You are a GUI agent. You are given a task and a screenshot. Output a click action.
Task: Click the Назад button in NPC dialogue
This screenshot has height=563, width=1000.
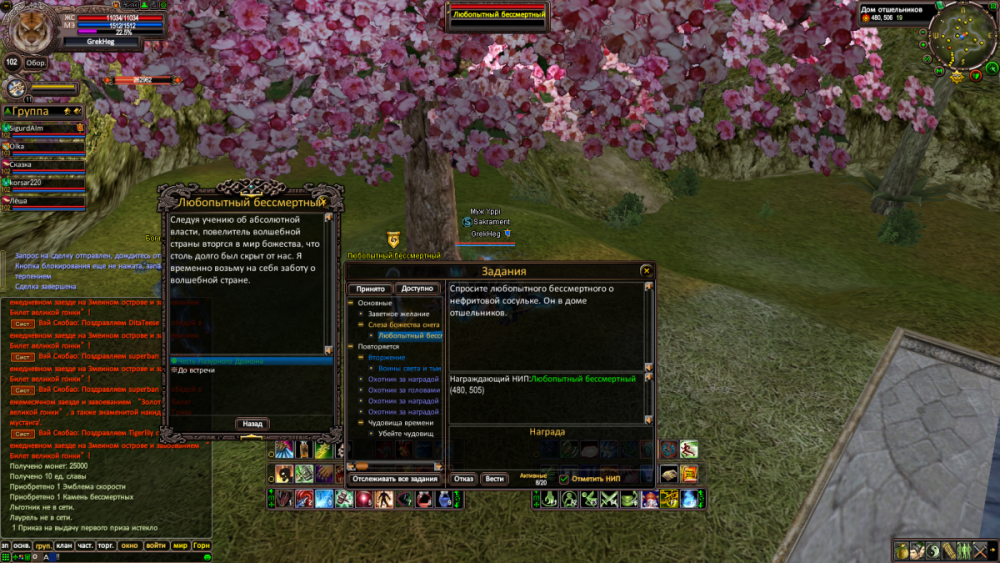[254, 424]
